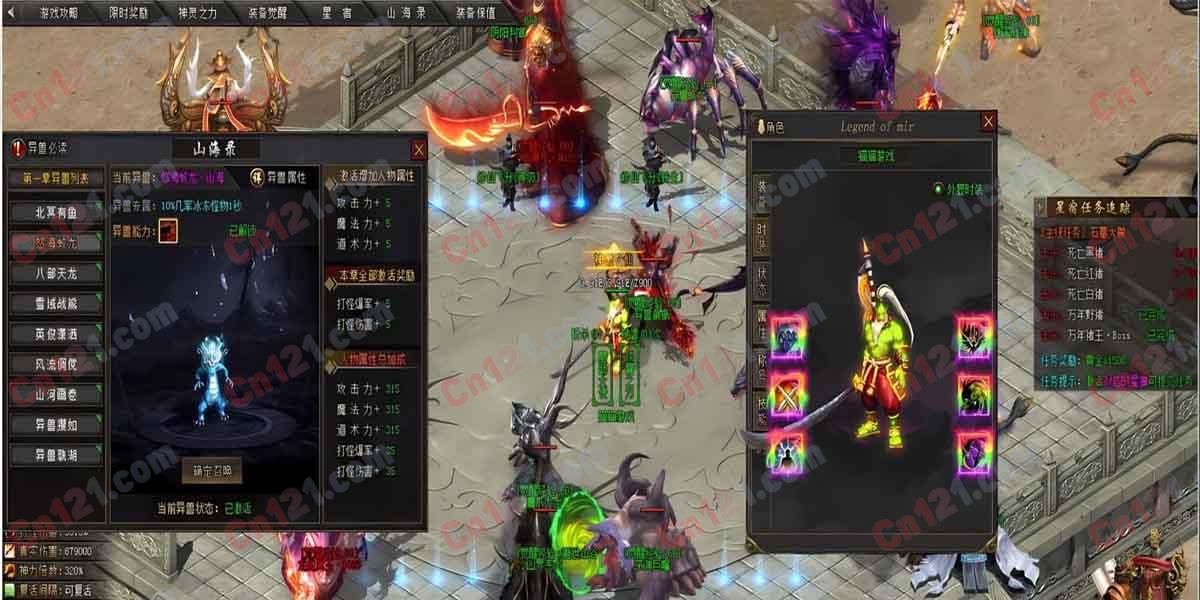
Task: Toggle the 外显时装 option
Action: [x=938, y=188]
